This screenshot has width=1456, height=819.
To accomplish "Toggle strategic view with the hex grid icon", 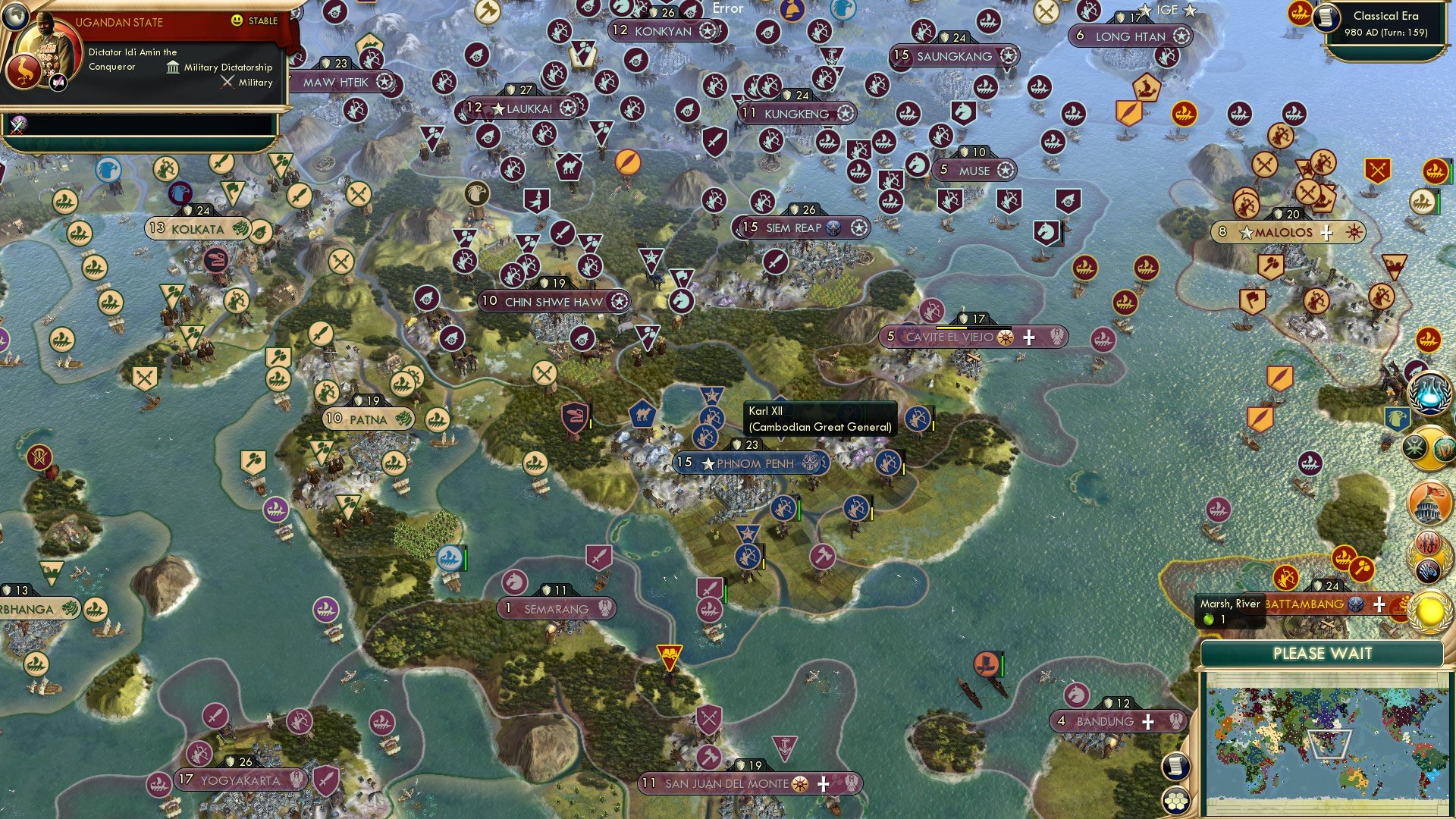I will 1176,802.
